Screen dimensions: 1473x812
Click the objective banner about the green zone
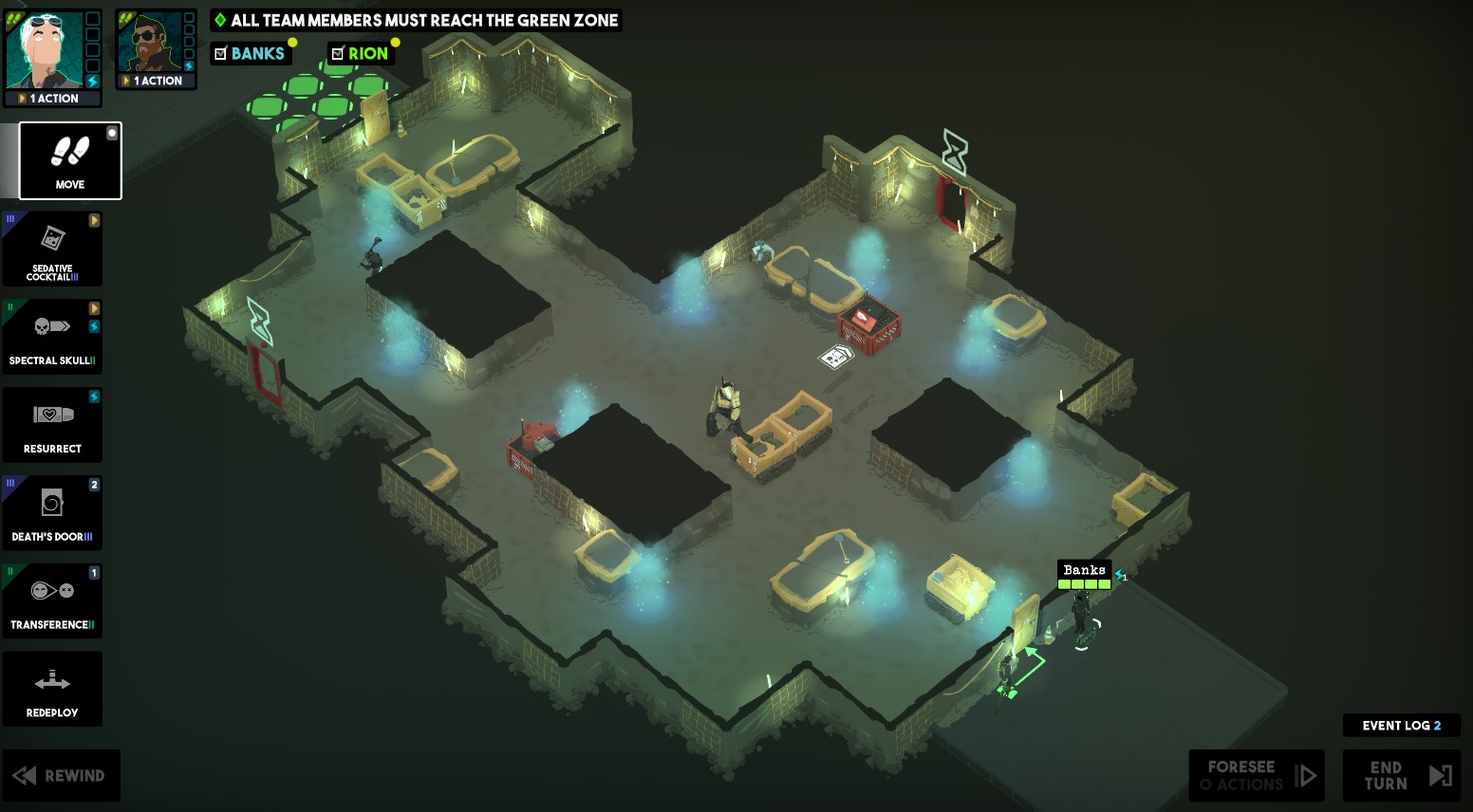click(415, 19)
